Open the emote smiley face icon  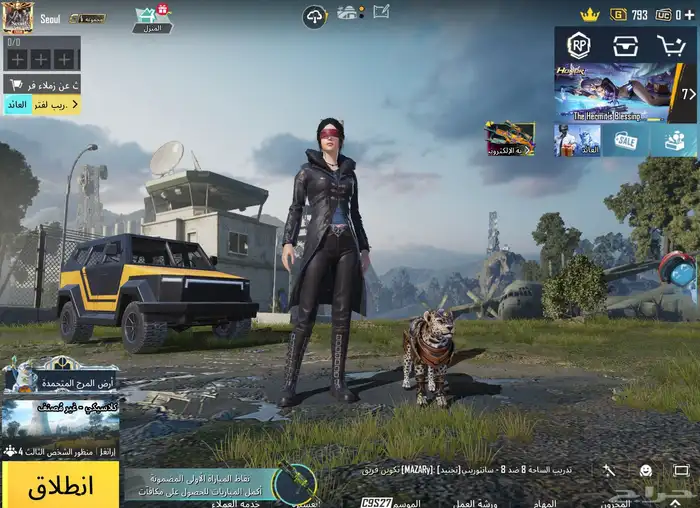tap(645, 470)
